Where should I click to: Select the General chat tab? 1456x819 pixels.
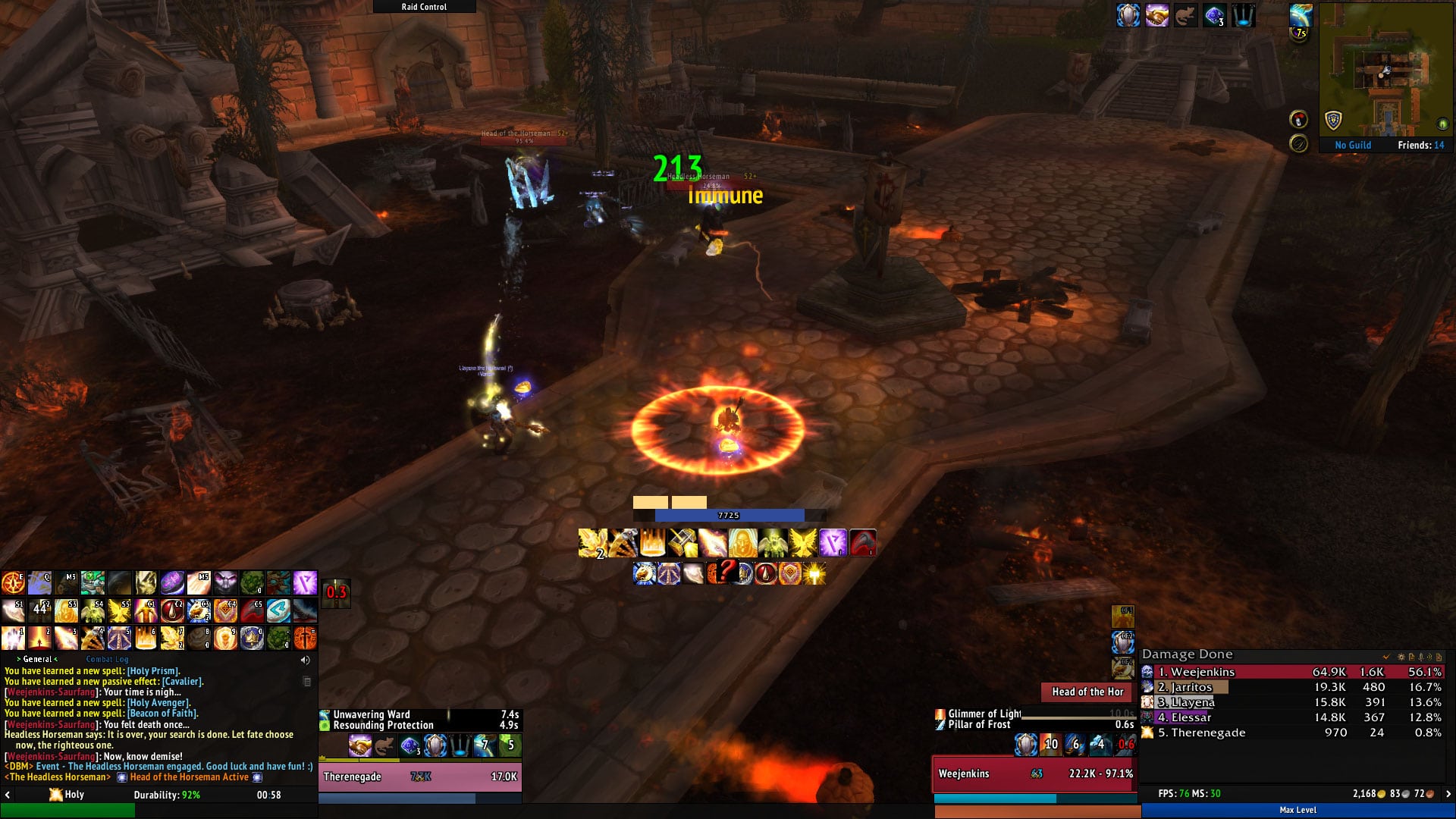(x=37, y=659)
